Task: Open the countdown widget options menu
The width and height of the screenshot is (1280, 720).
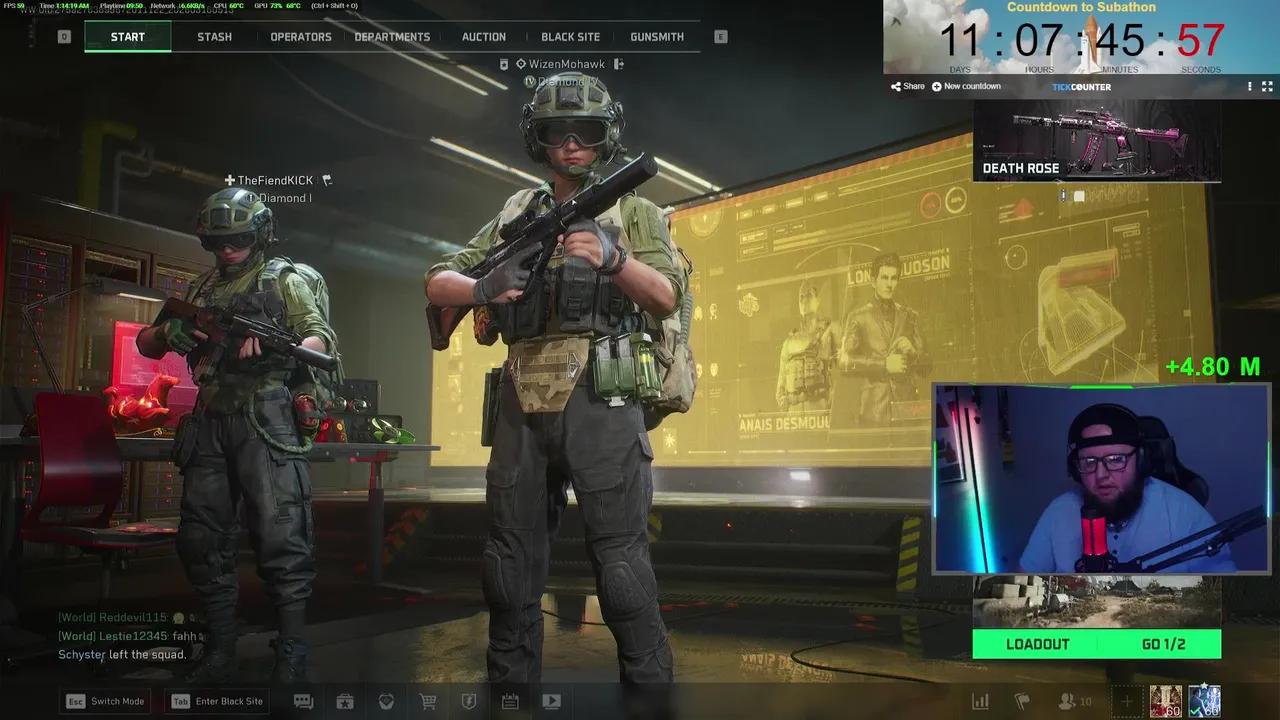Action: pos(1248,86)
